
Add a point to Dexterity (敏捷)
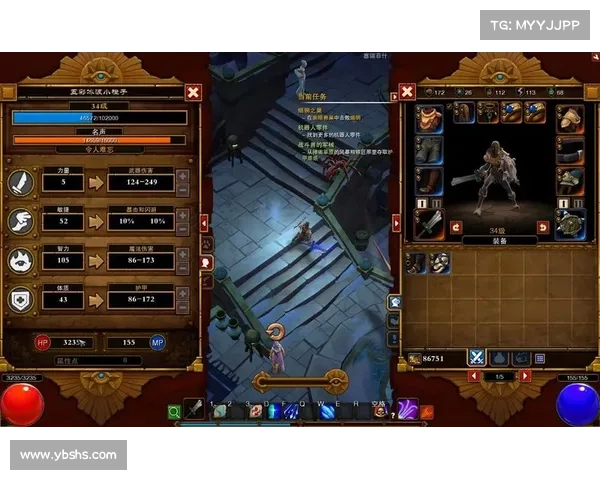[183, 214]
